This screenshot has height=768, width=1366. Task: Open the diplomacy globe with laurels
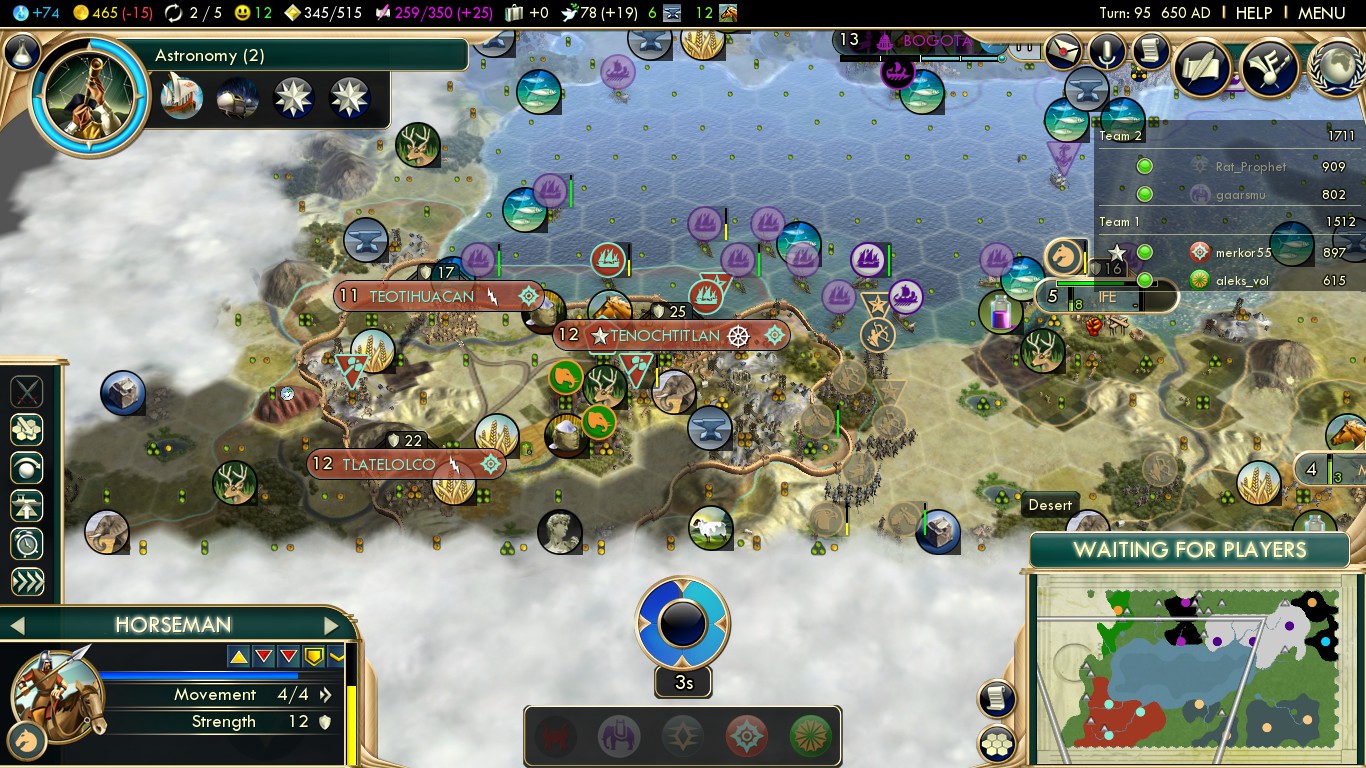tap(1338, 68)
